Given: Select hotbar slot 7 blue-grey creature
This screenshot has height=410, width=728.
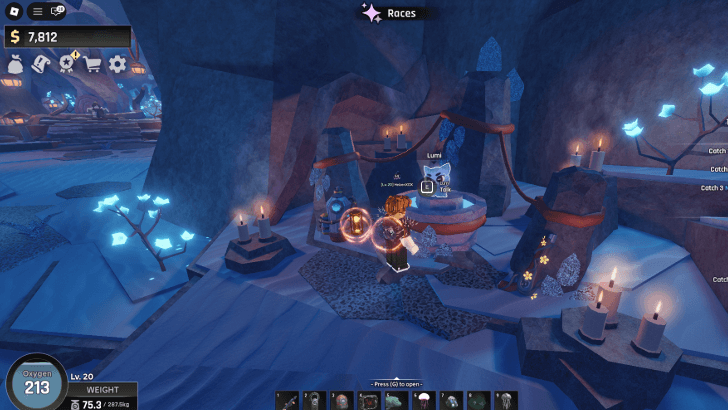Looking at the screenshot, I should [451, 400].
